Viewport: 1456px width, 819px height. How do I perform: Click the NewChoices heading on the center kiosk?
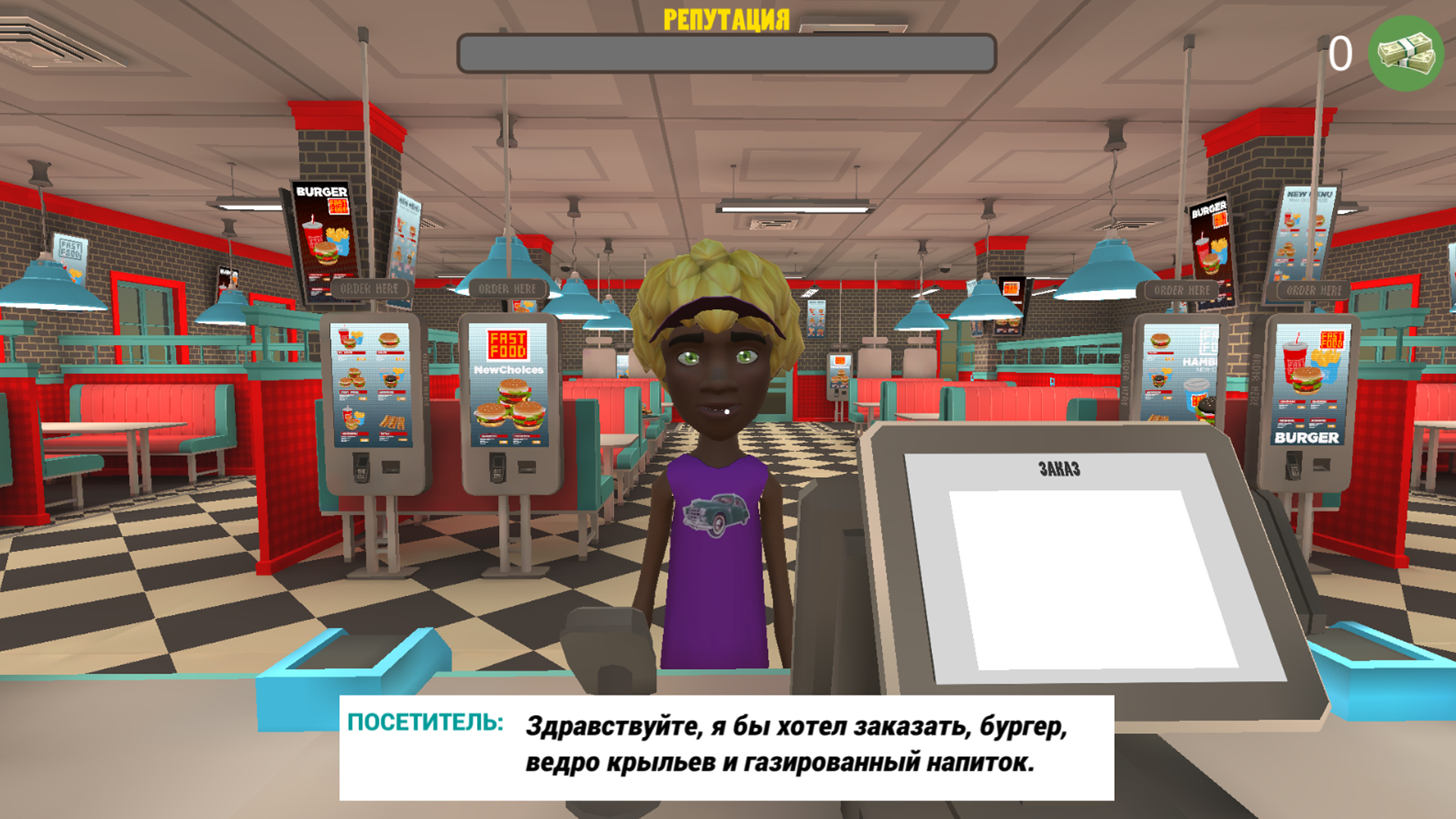pos(509,369)
